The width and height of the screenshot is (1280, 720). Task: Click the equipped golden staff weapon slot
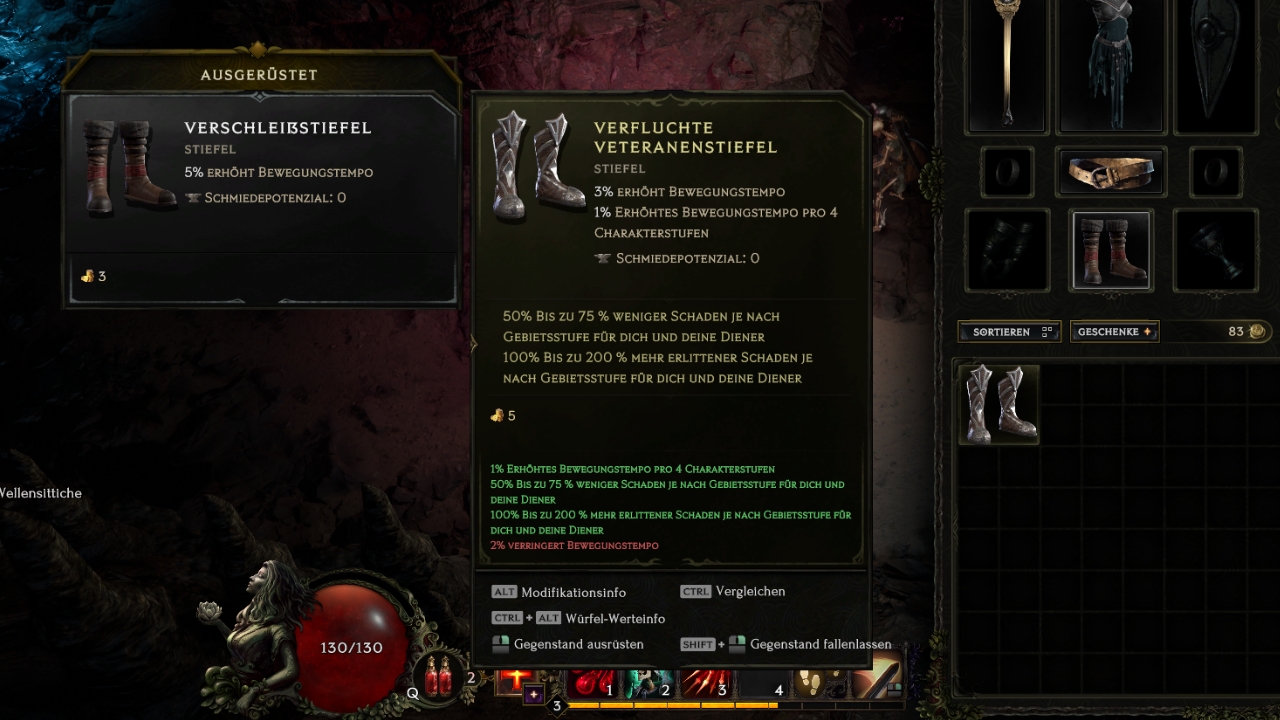point(1006,65)
